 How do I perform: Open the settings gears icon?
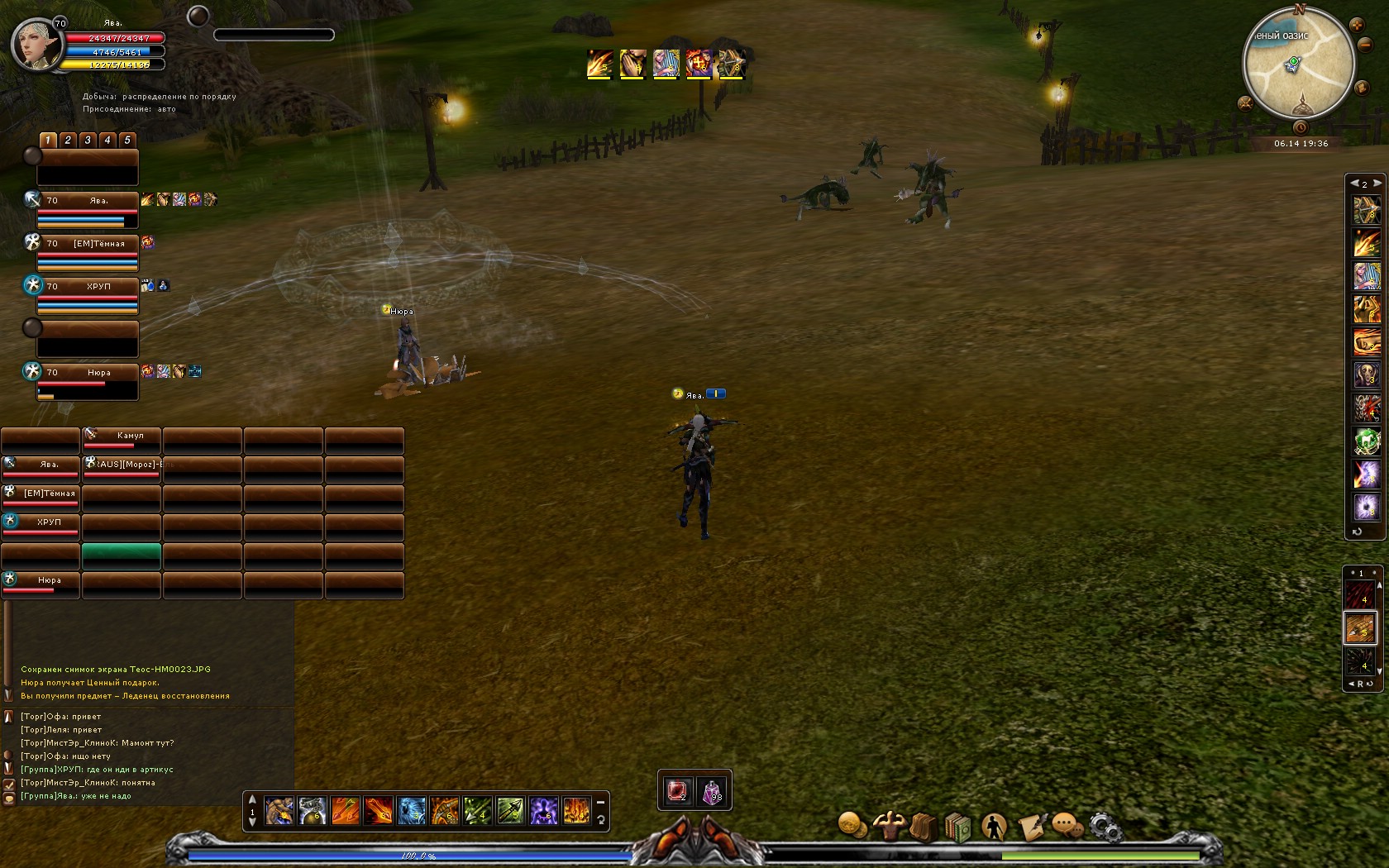coord(1104,826)
